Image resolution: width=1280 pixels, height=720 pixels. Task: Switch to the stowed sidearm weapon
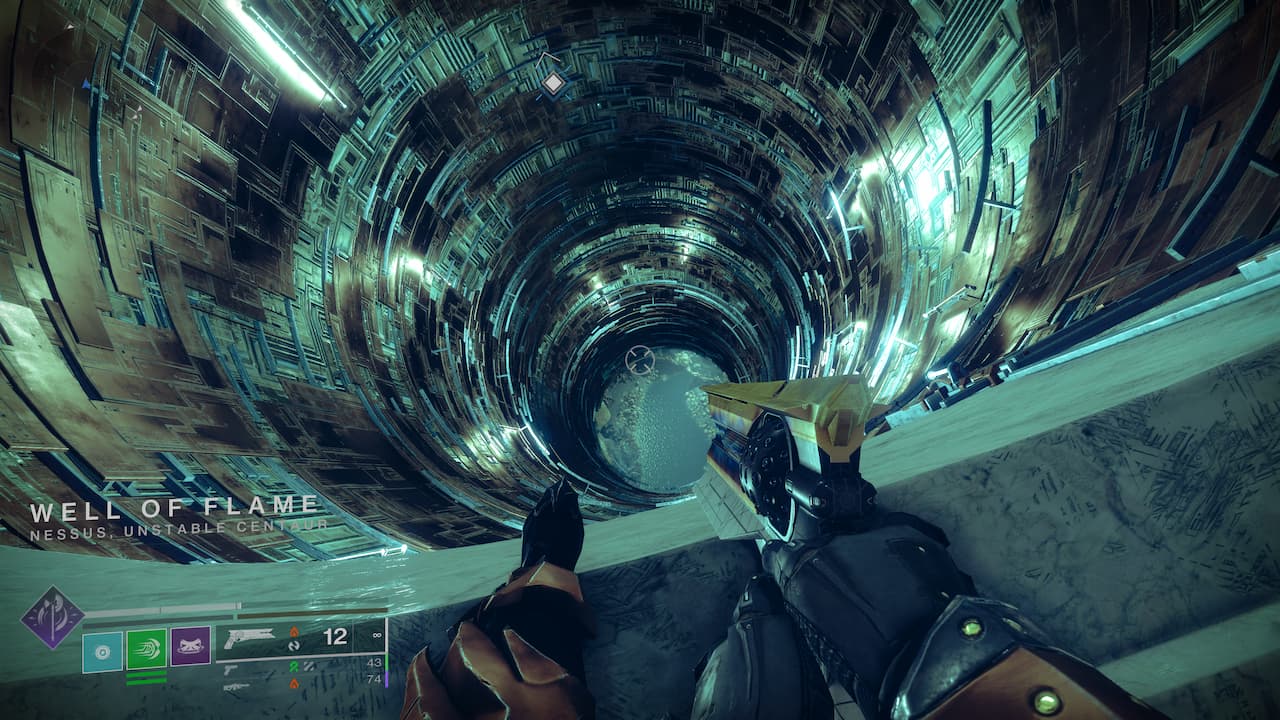pos(231,667)
